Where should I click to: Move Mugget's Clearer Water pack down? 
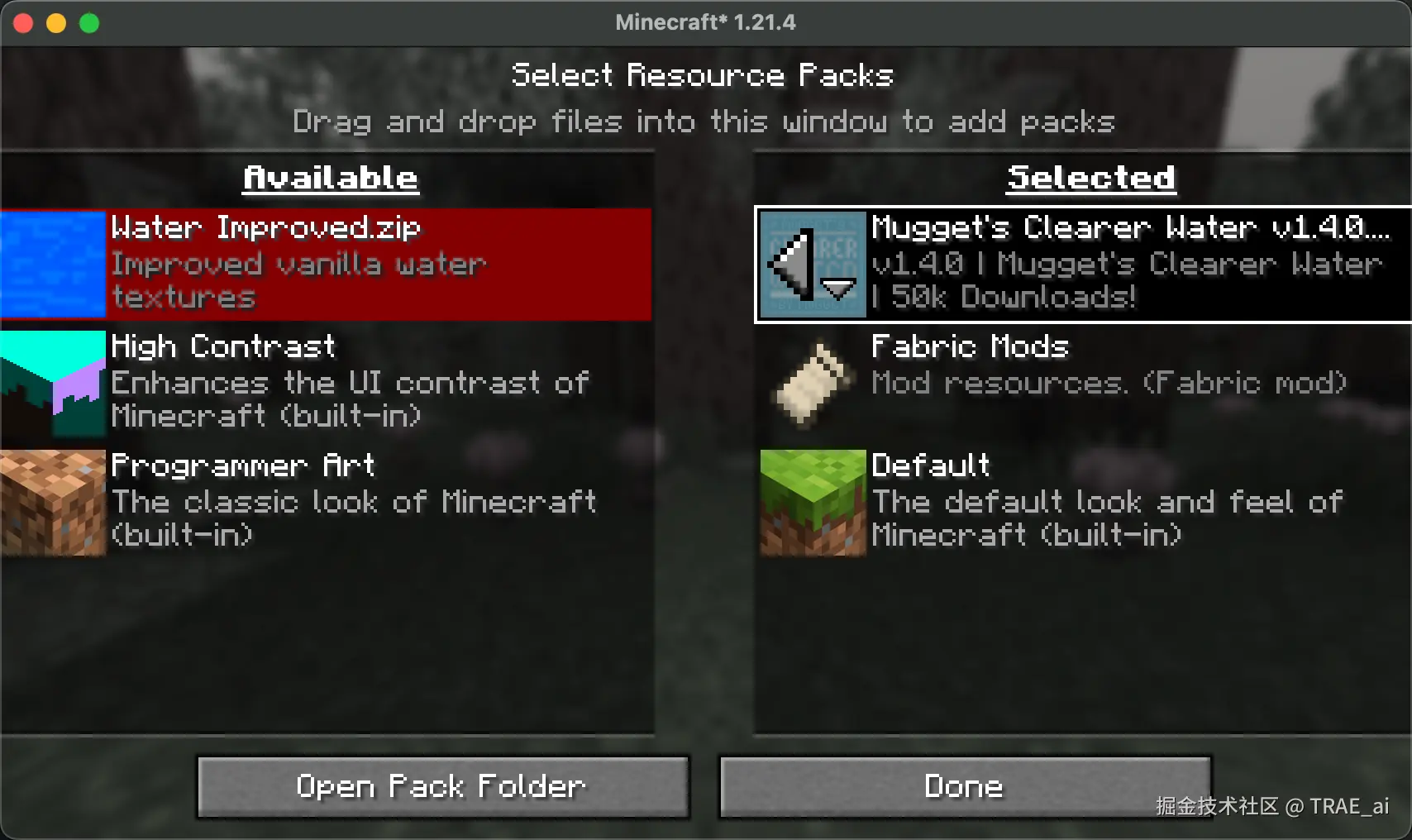(x=838, y=289)
